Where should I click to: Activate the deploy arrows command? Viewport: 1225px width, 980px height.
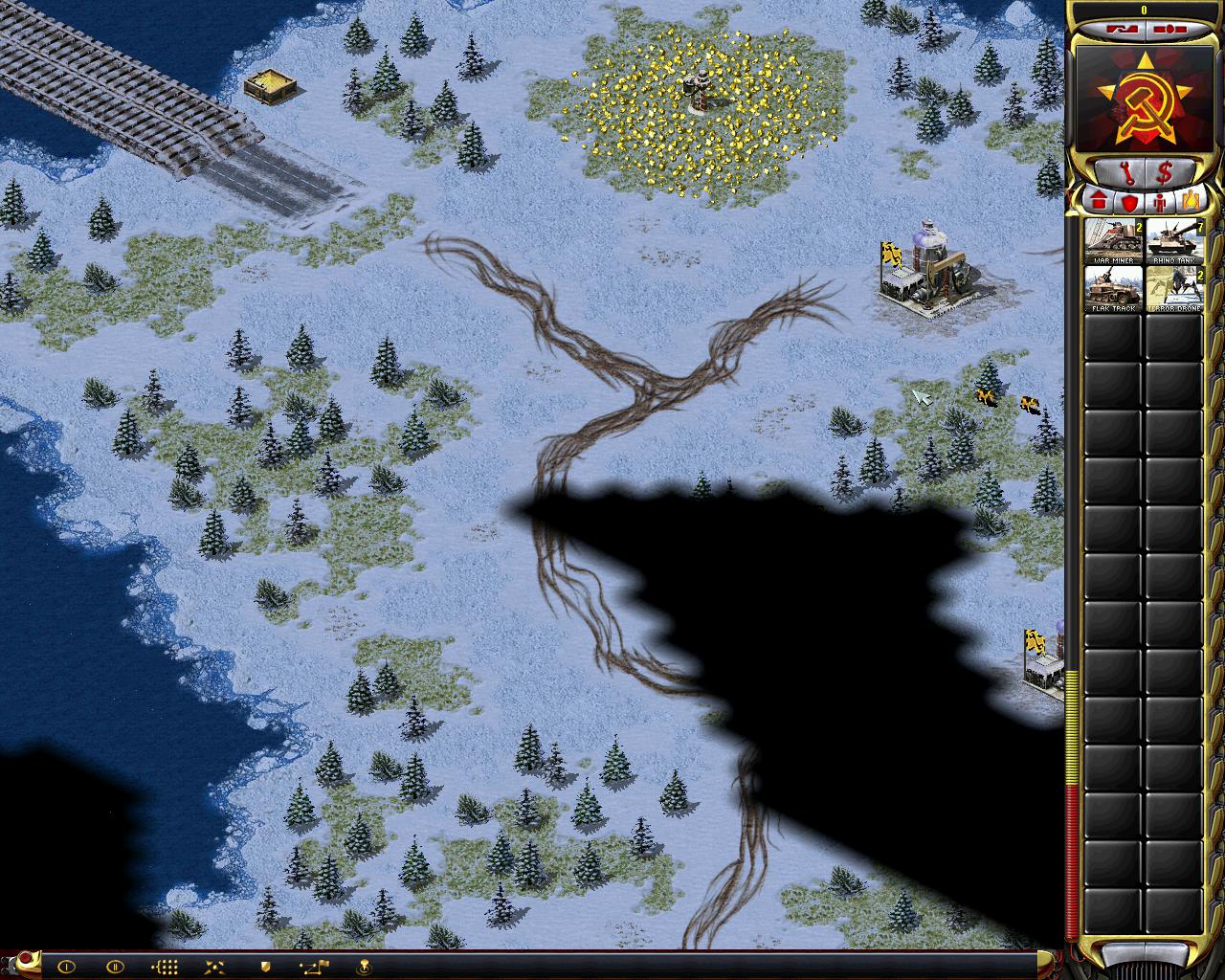[x=214, y=967]
